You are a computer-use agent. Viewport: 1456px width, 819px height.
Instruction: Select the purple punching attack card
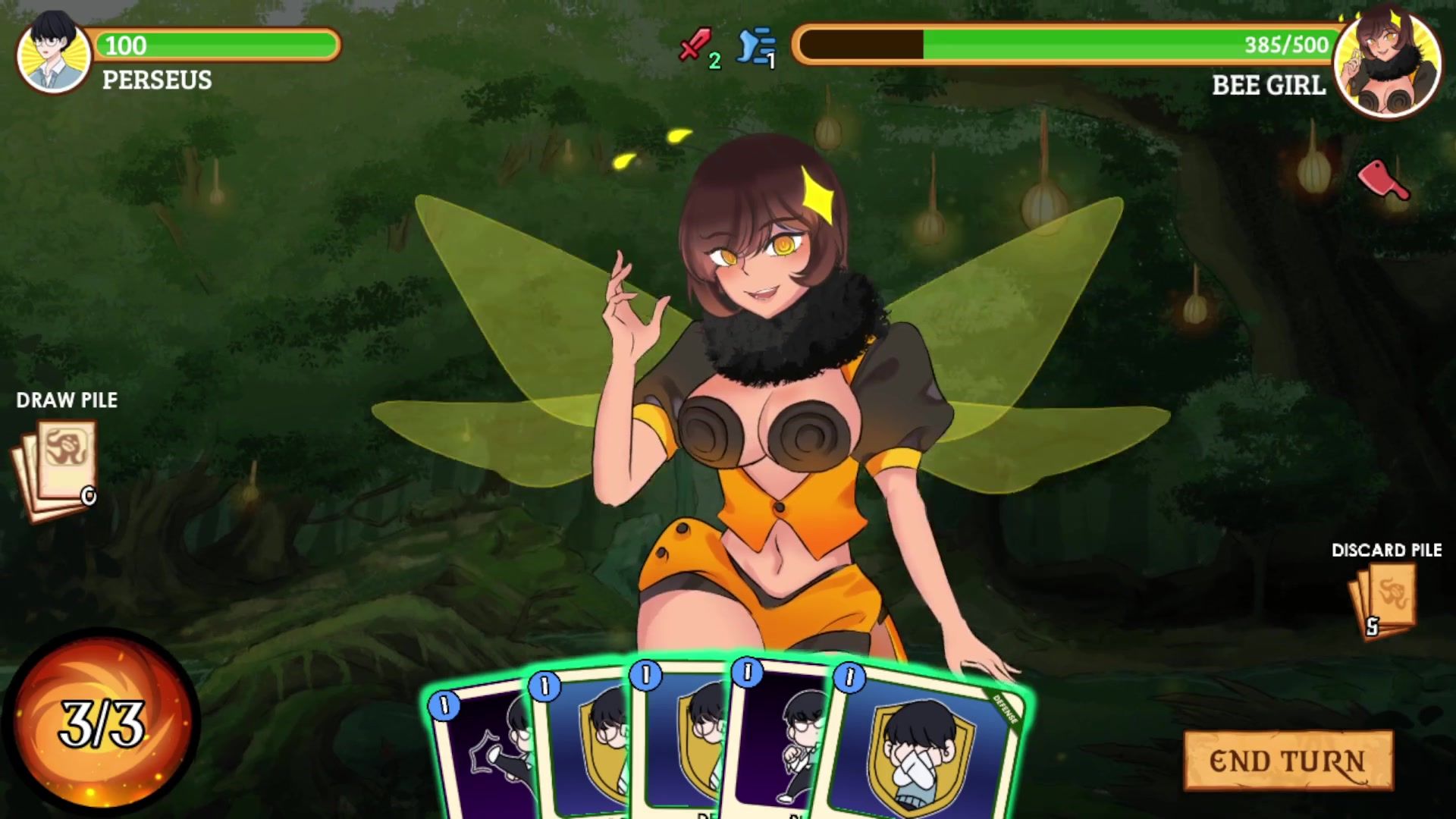[x=773, y=751]
